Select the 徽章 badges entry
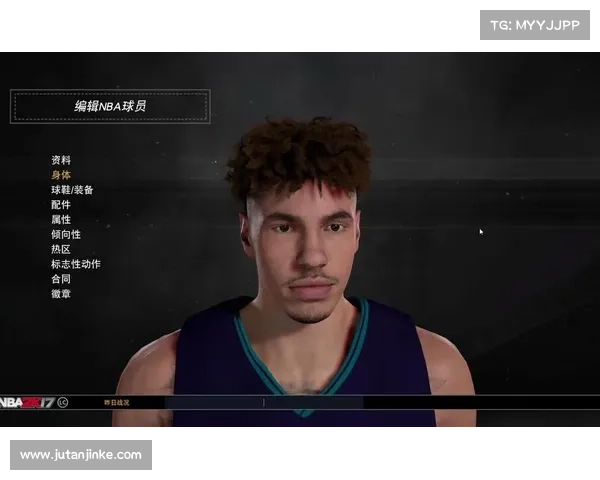Screen dimensions: 600x480 61,294
